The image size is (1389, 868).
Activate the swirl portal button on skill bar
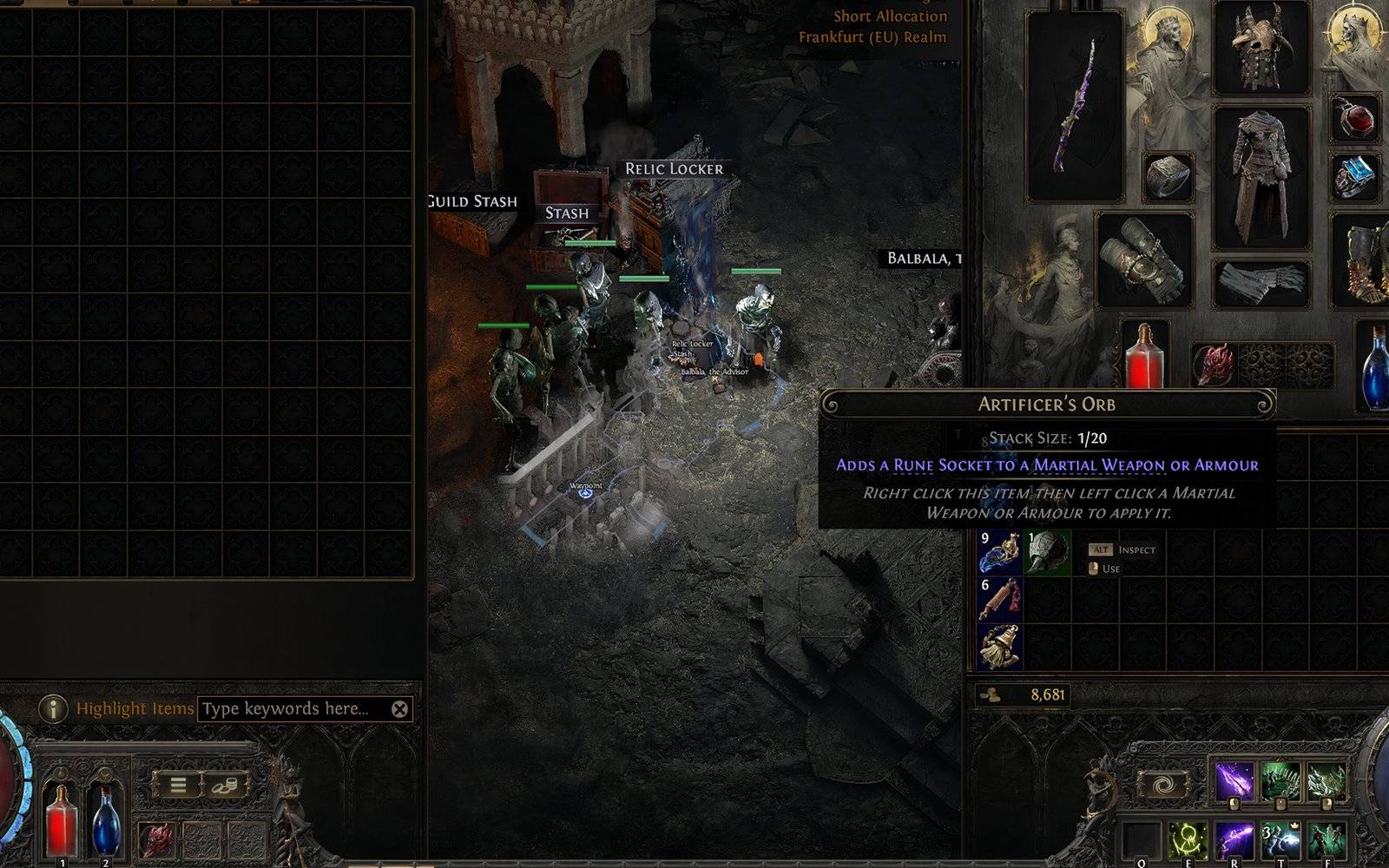tap(1163, 785)
